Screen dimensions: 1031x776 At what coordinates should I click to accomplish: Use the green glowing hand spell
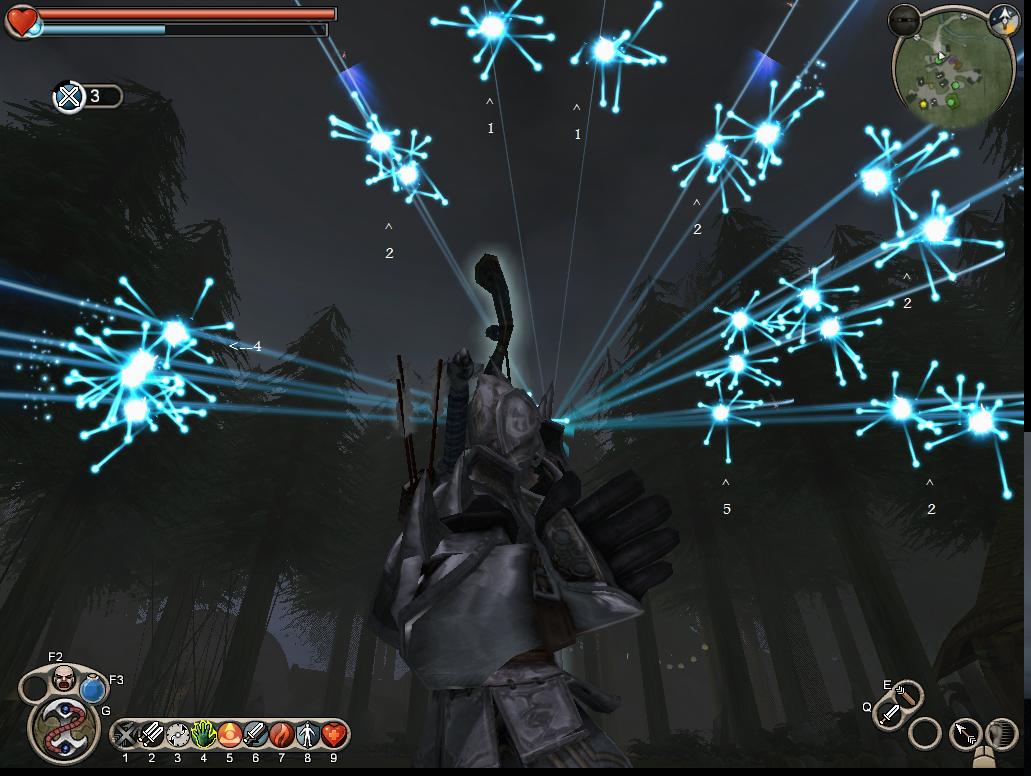pos(204,736)
